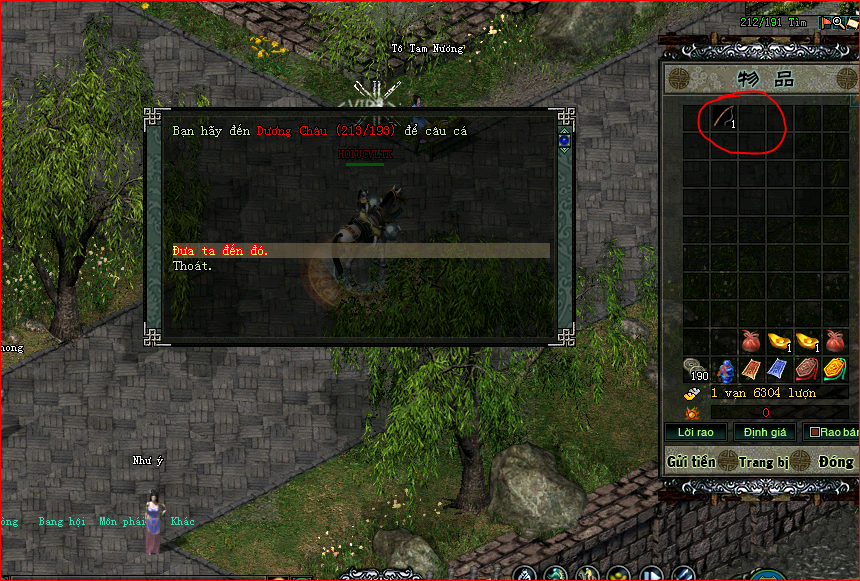Screen dimensions: 860x581
Task: Click the red flag icon
Action: point(826,22)
